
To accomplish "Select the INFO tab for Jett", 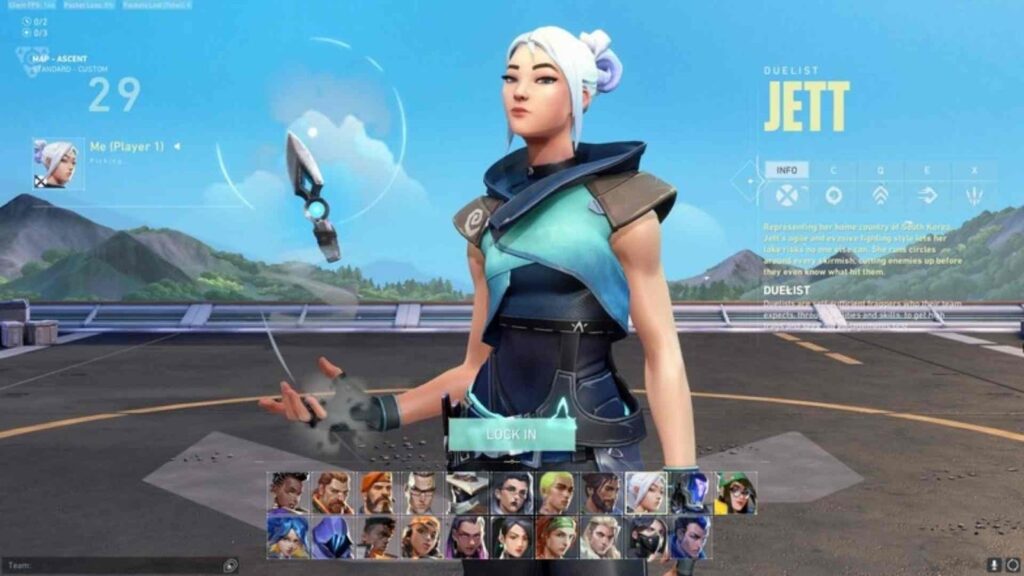I will [786, 170].
